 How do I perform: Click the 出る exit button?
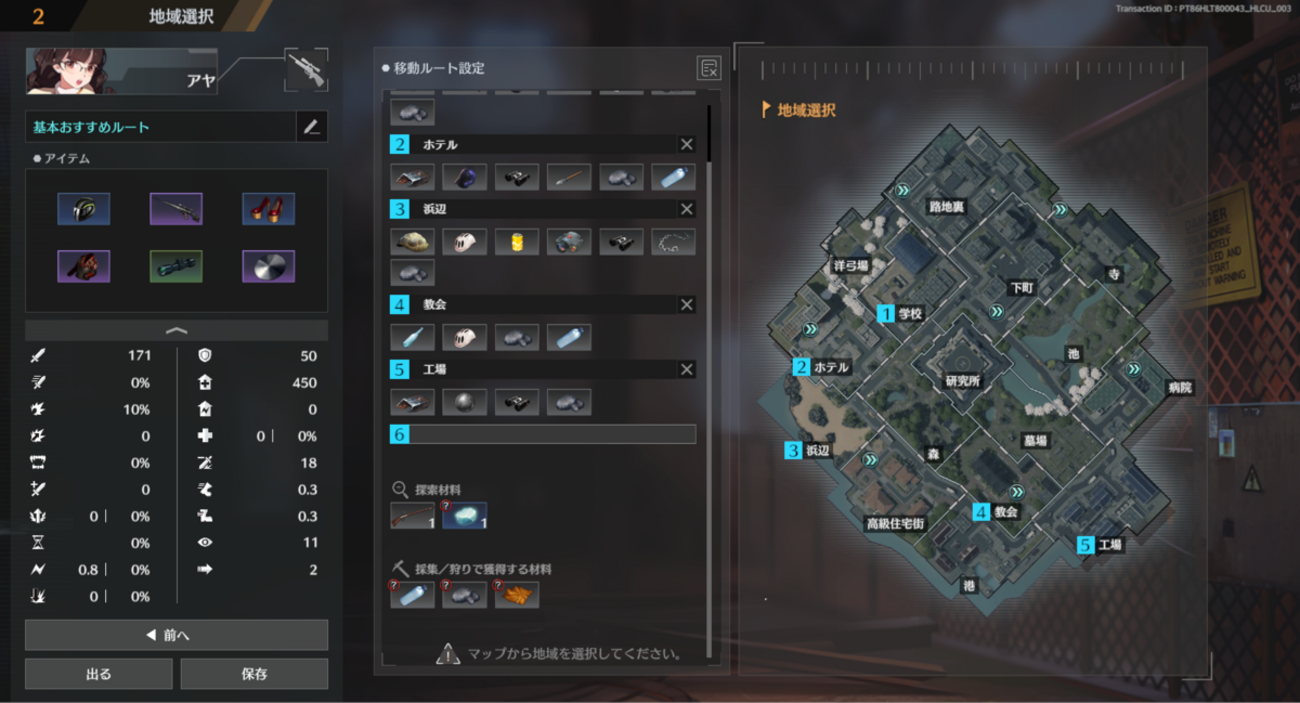point(99,674)
